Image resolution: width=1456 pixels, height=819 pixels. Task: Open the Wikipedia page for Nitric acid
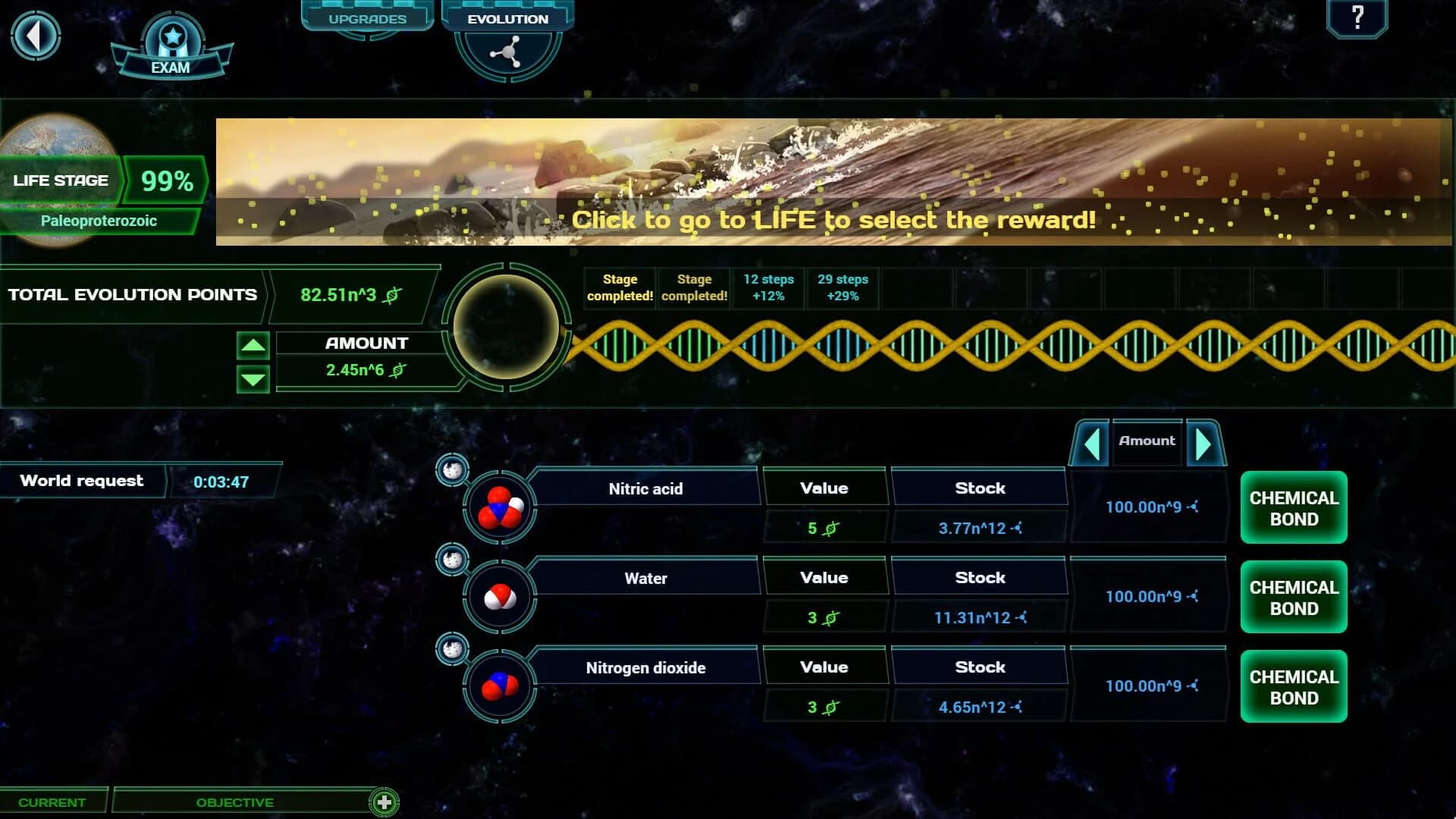point(453,469)
